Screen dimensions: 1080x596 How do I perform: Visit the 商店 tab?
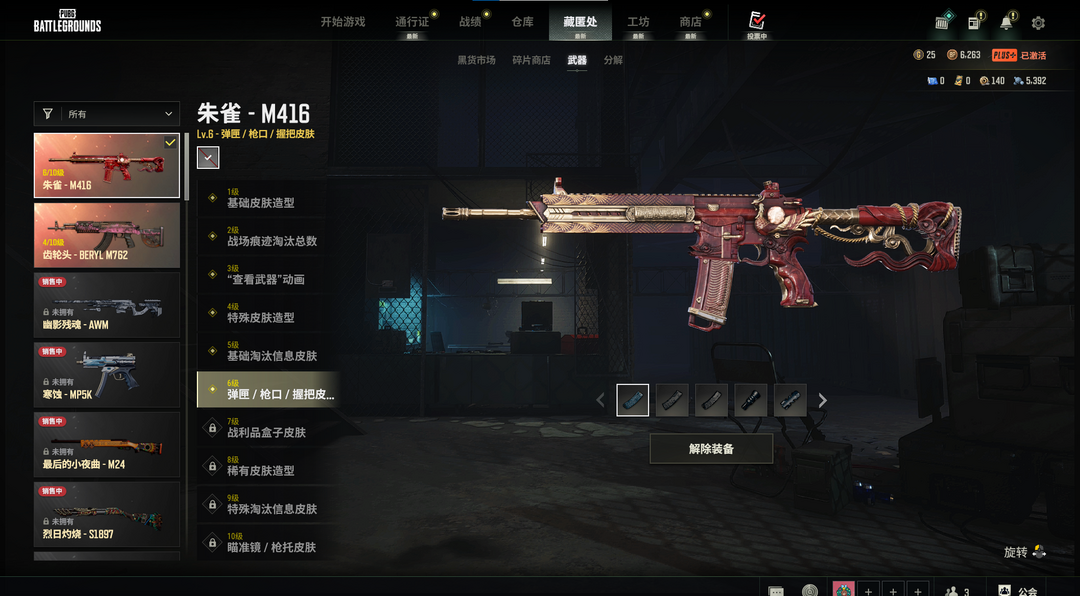690,22
